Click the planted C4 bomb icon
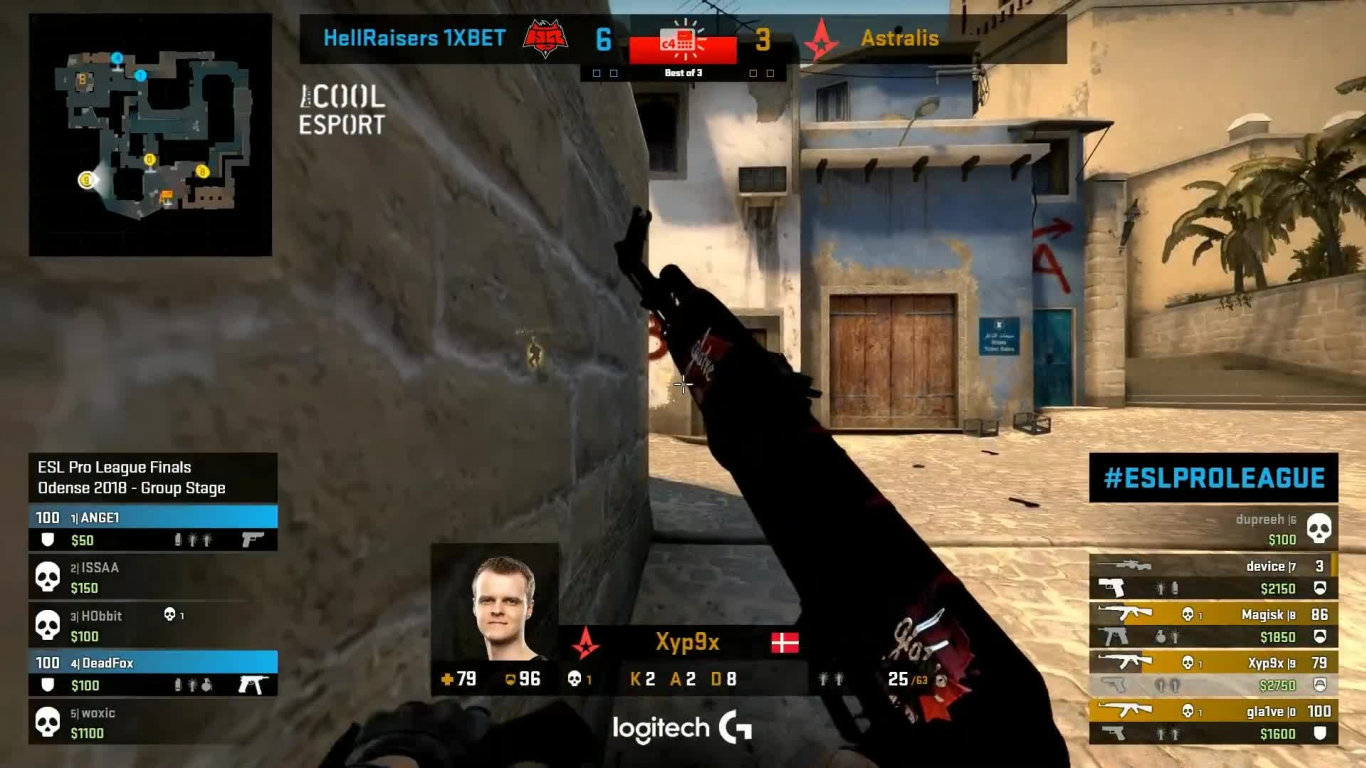Image resolution: width=1366 pixels, height=768 pixels. click(683, 40)
